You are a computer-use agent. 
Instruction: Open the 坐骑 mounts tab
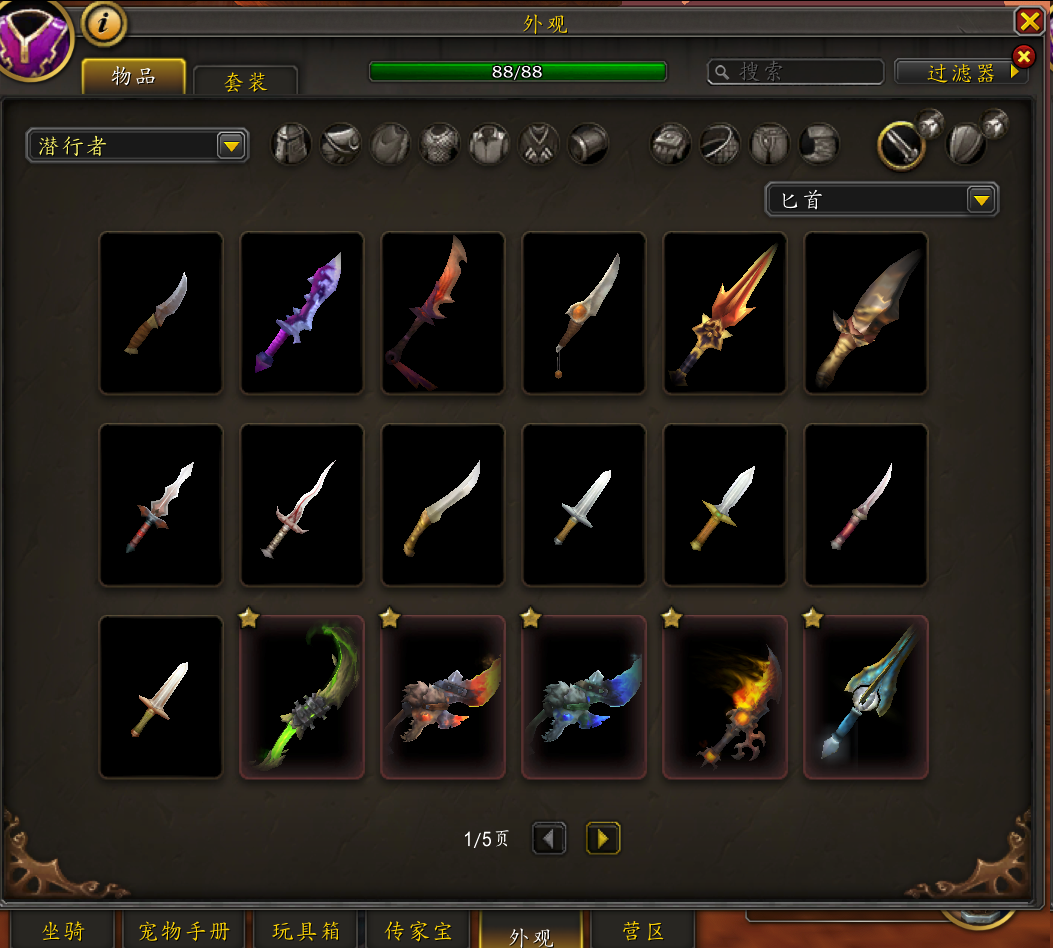pyautogui.click(x=63, y=931)
